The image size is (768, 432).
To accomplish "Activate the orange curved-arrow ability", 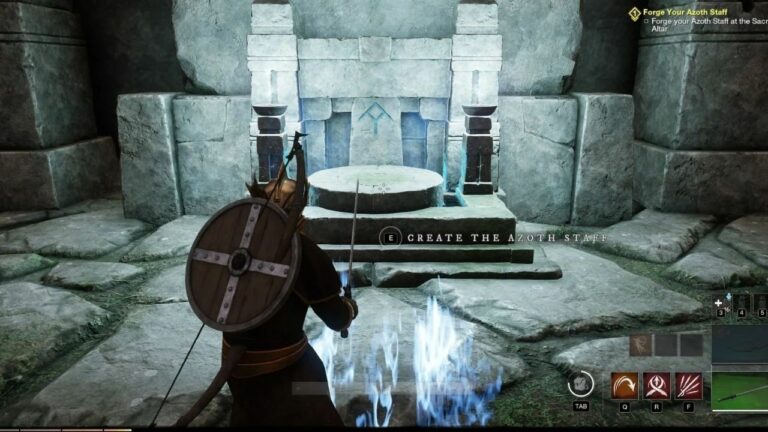I will pos(625,385).
